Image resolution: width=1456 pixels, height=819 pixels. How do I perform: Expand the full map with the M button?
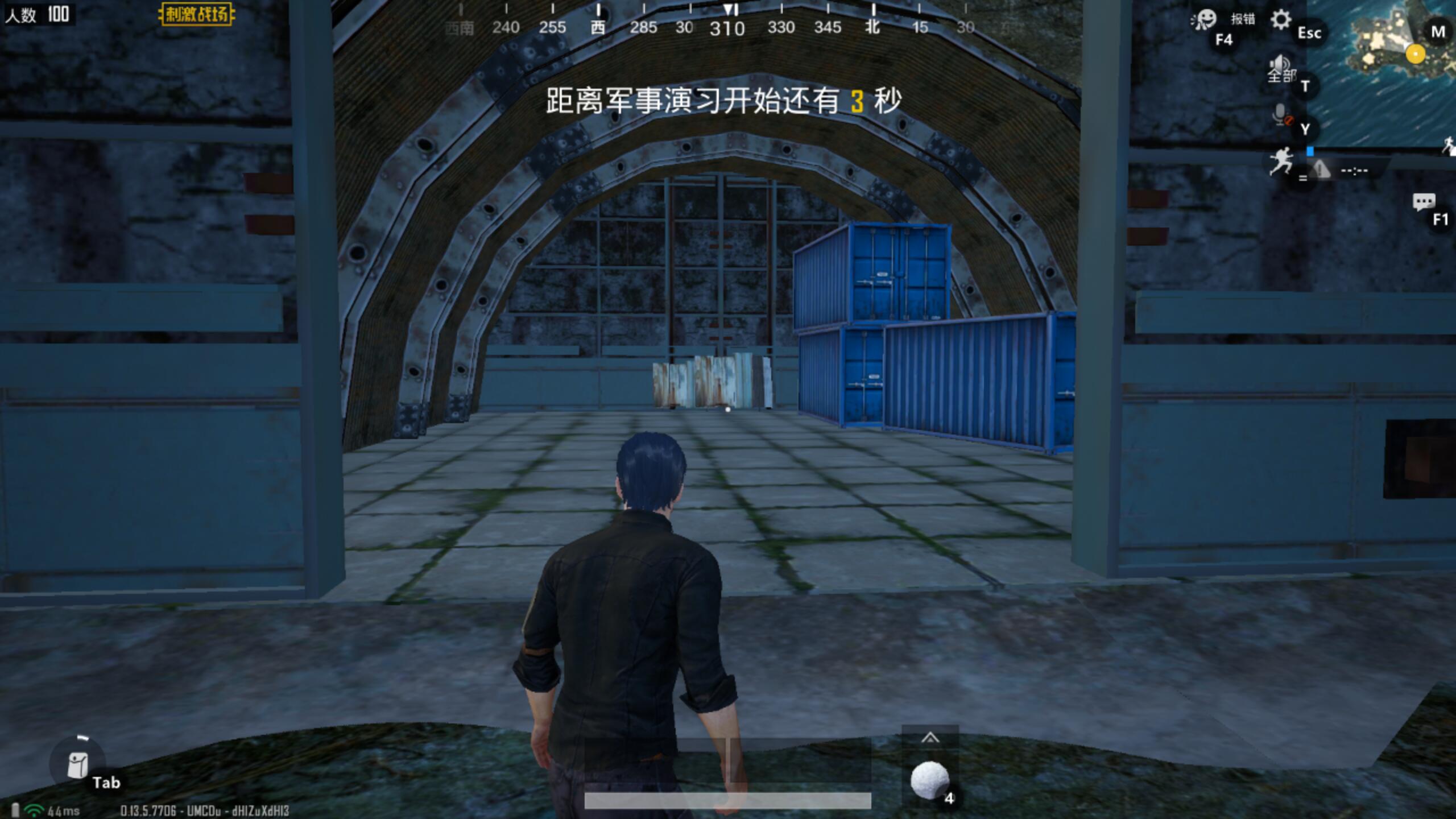[1438, 32]
